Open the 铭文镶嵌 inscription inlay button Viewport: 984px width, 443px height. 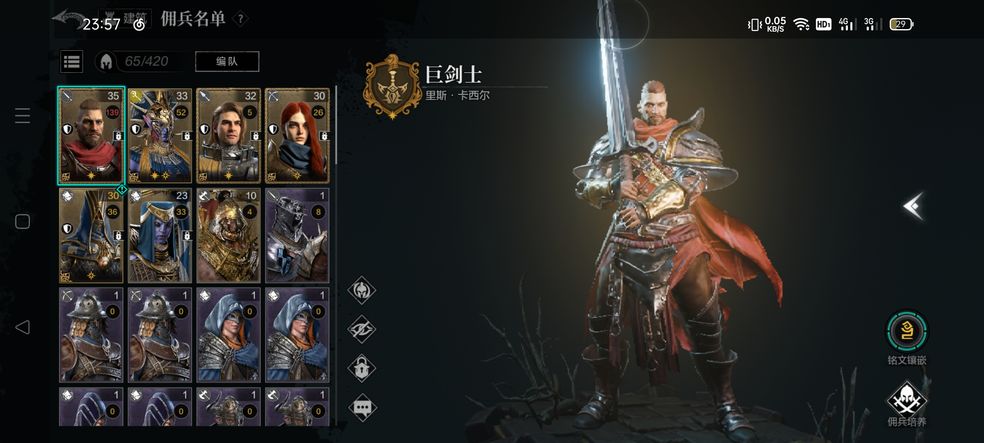coord(906,333)
